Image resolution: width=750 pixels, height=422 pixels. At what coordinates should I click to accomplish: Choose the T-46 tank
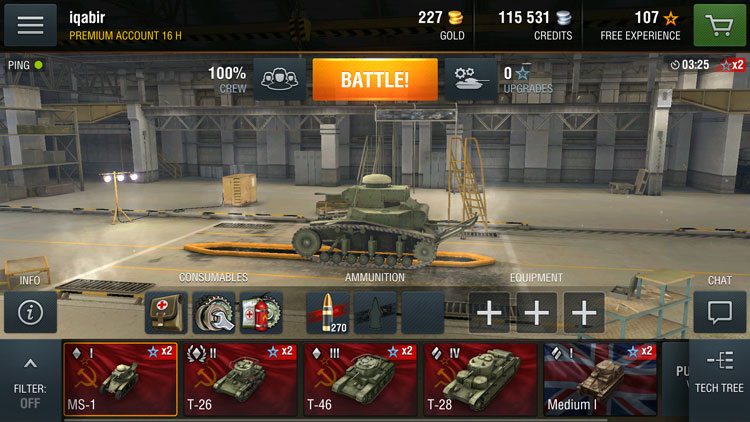pos(360,379)
